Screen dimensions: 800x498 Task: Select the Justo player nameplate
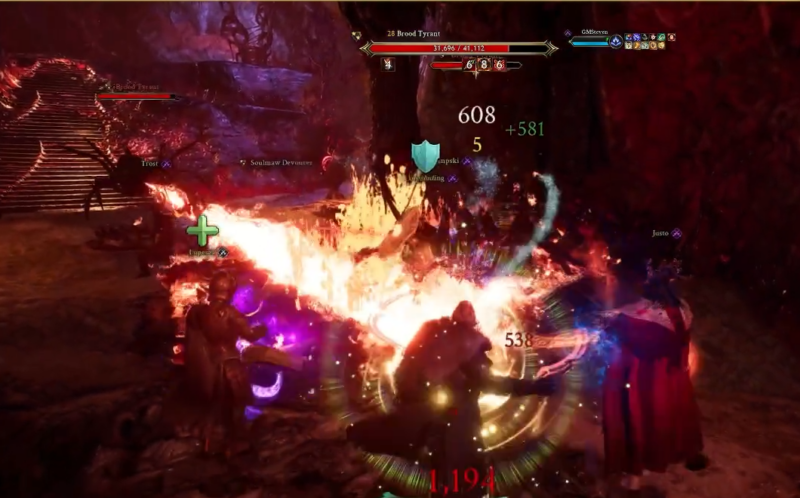coord(661,233)
